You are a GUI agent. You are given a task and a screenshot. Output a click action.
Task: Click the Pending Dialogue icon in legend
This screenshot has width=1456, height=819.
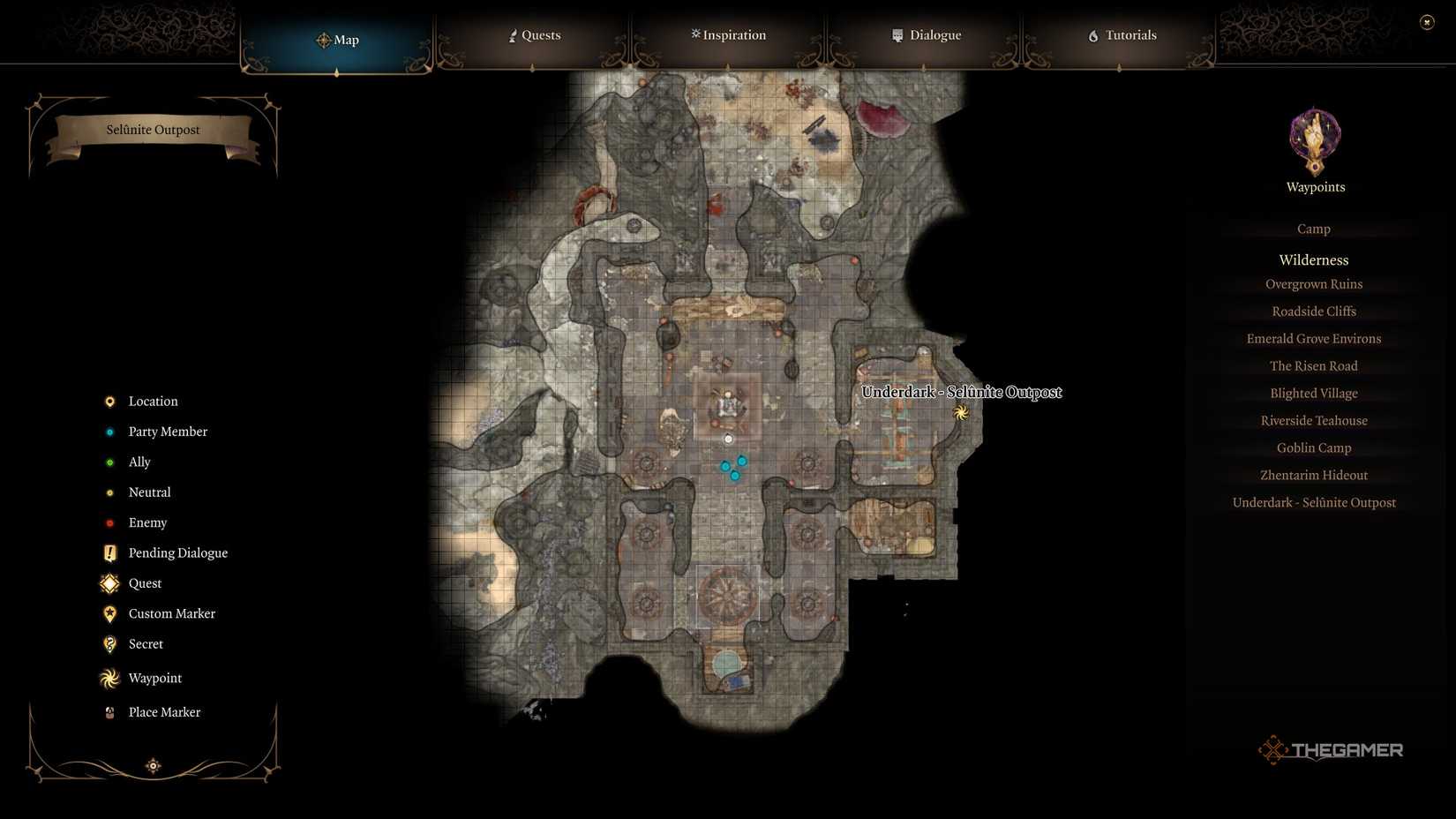click(109, 552)
